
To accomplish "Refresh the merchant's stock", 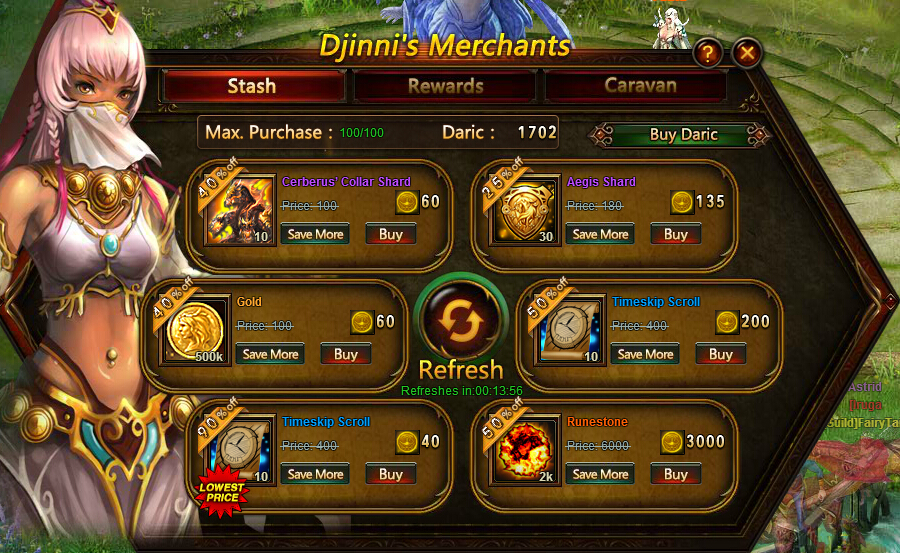I will point(460,323).
